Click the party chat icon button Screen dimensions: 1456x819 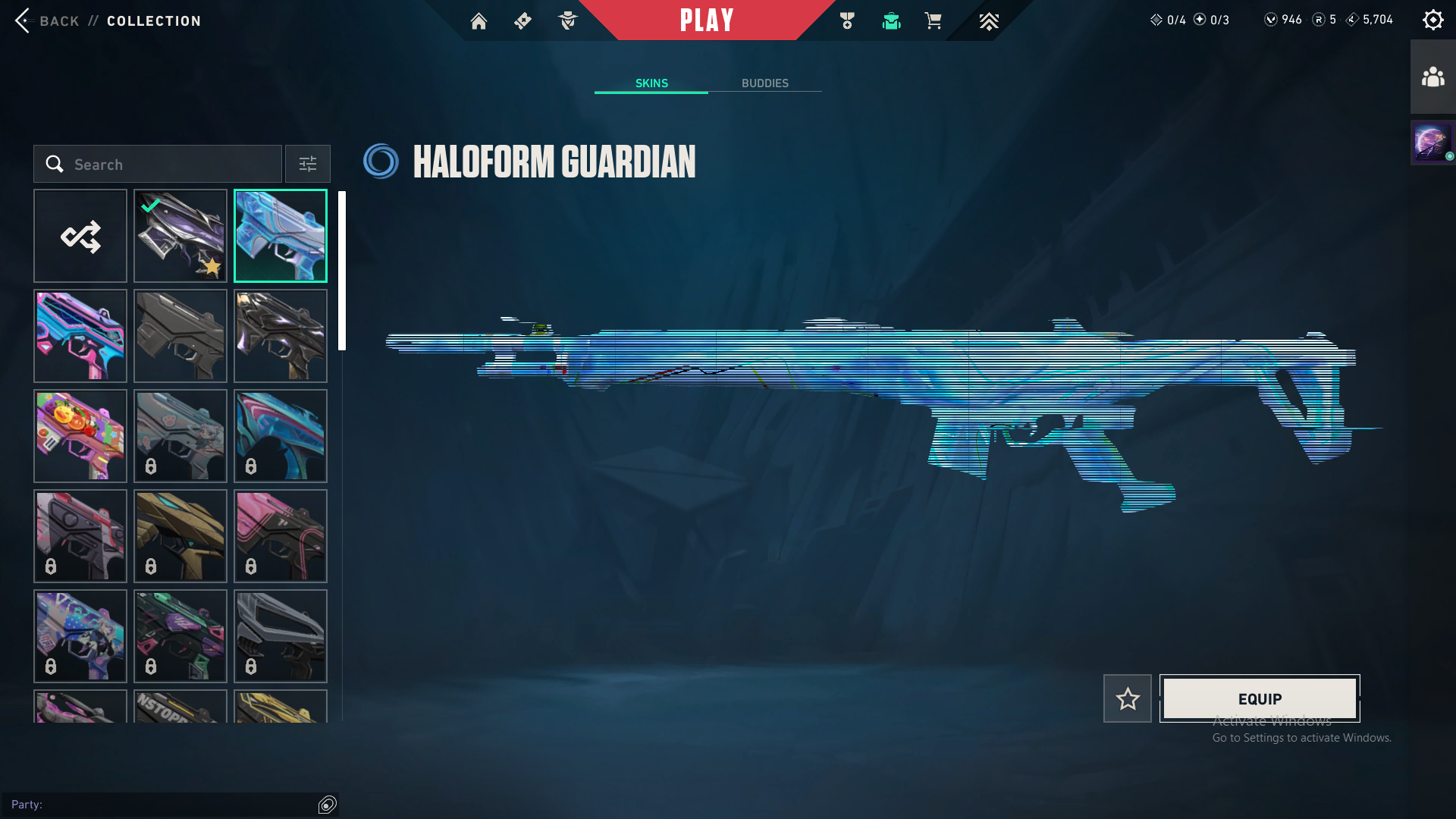pyautogui.click(x=328, y=805)
